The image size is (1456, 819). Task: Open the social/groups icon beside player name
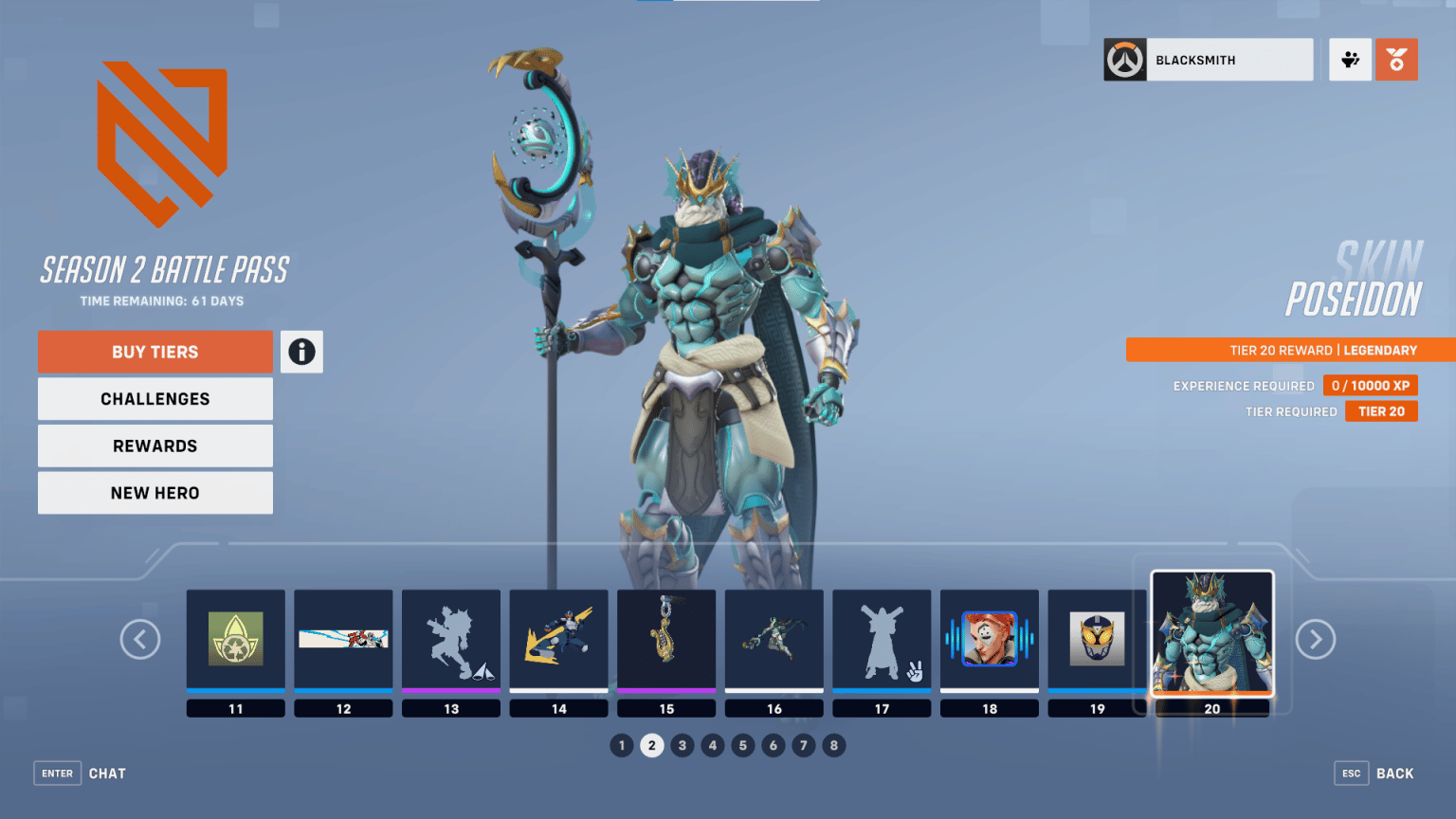[x=1350, y=59]
